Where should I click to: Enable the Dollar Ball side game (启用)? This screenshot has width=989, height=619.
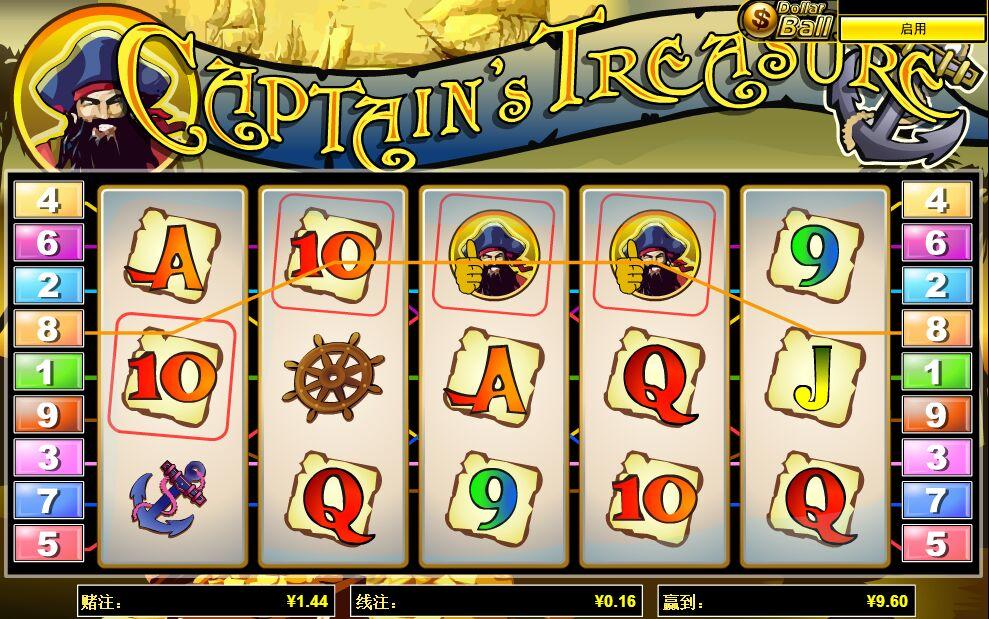(912, 29)
